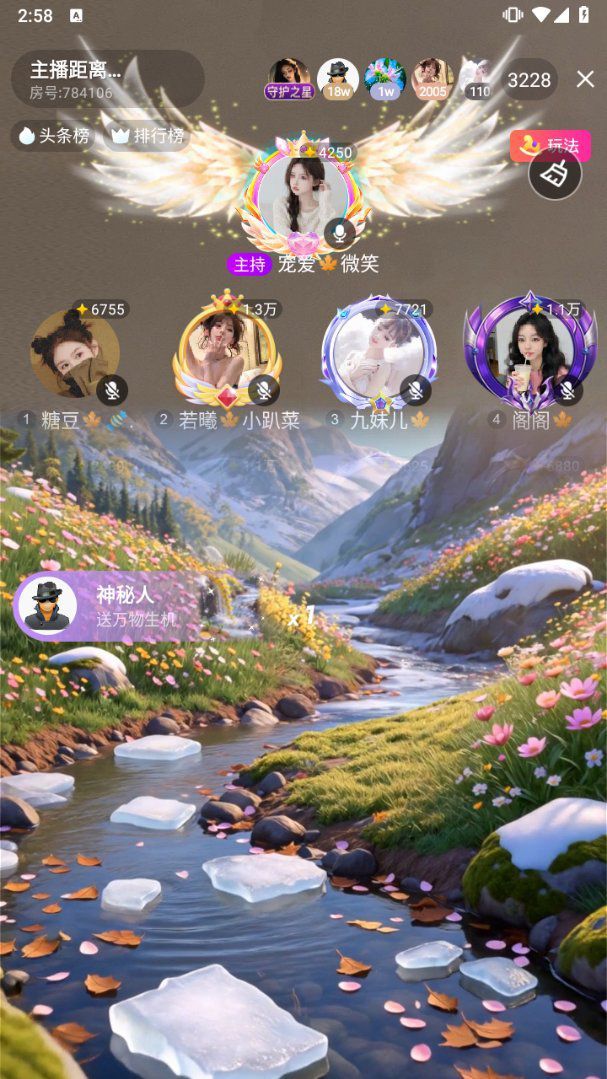Screen dimensions: 607x1079
Task: Select seat 2 occupant 若曦小趴菜
Action: click(227, 353)
